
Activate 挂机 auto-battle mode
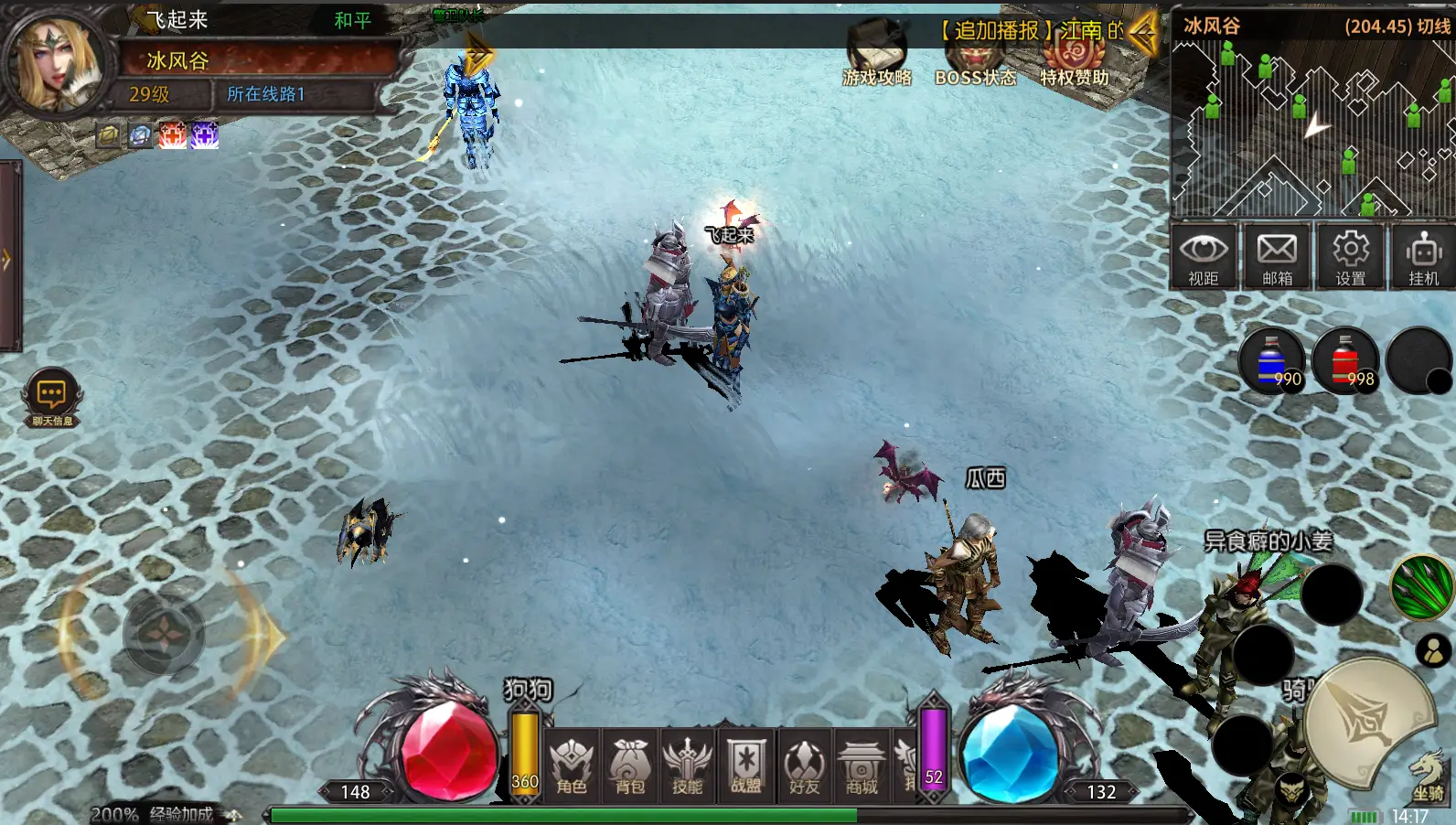[x=1423, y=256]
